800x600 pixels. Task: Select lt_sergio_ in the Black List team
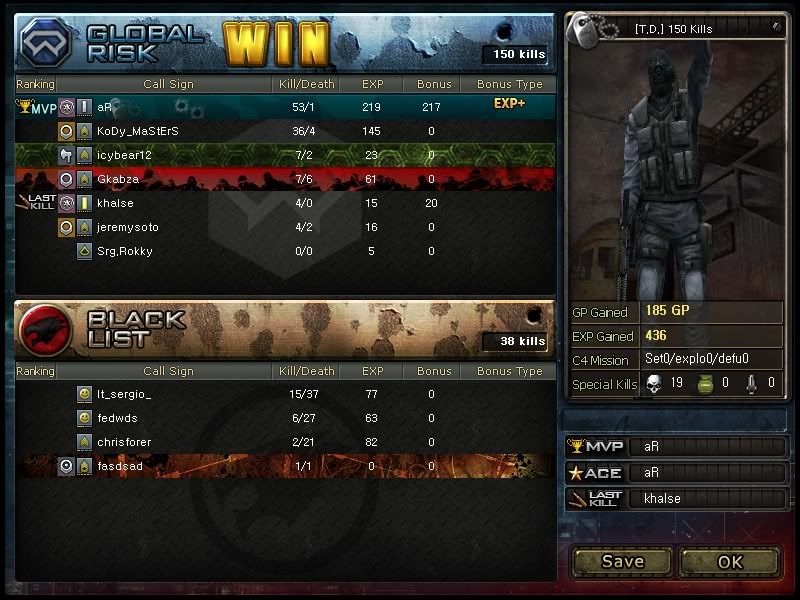point(125,395)
